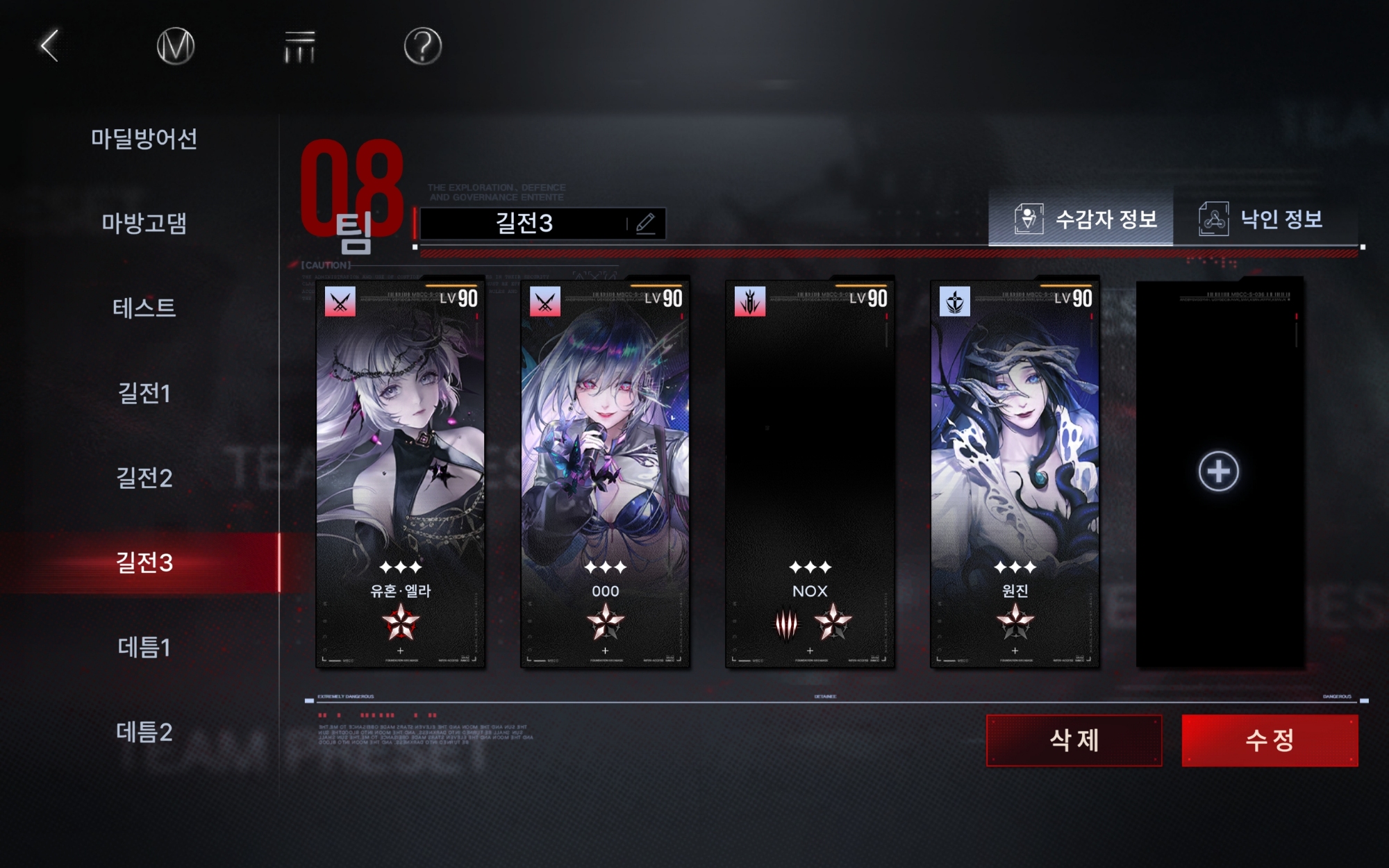Open the pillar building icon menu
The height and width of the screenshot is (868, 1389).
(299, 47)
